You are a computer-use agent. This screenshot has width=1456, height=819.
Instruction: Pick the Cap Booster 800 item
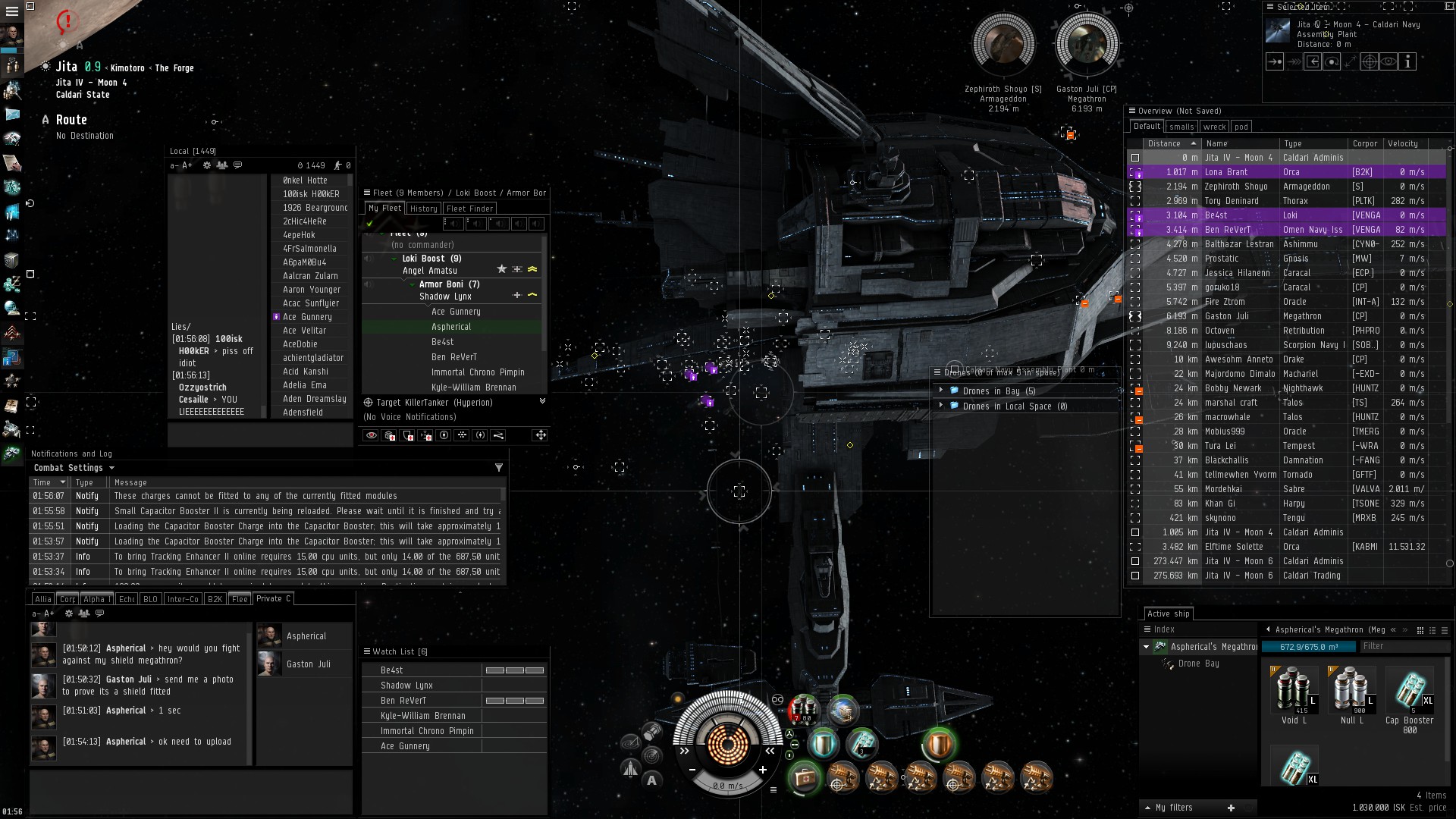(1409, 692)
